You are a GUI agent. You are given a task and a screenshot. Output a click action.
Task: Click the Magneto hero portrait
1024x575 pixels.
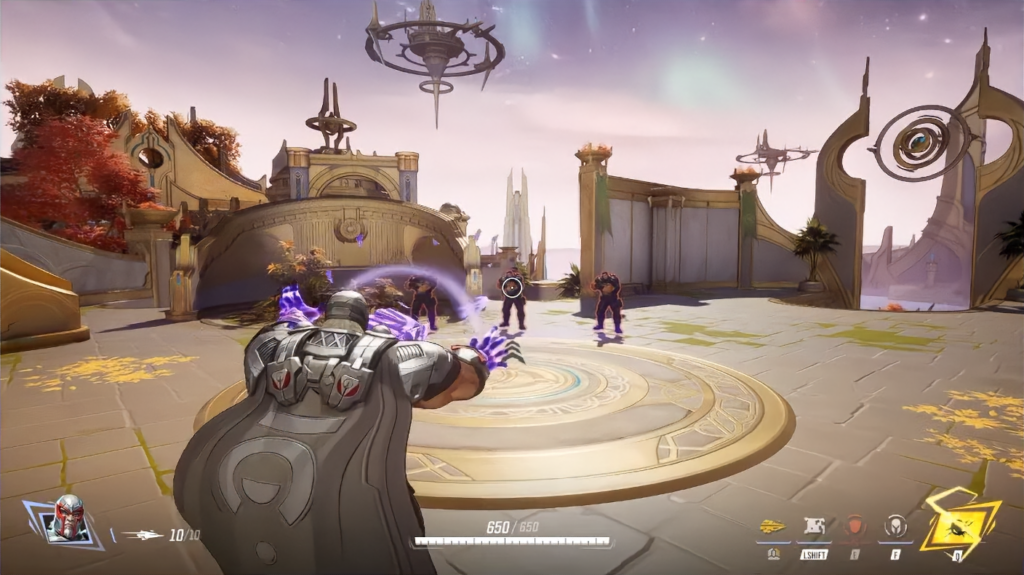[67, 518]
